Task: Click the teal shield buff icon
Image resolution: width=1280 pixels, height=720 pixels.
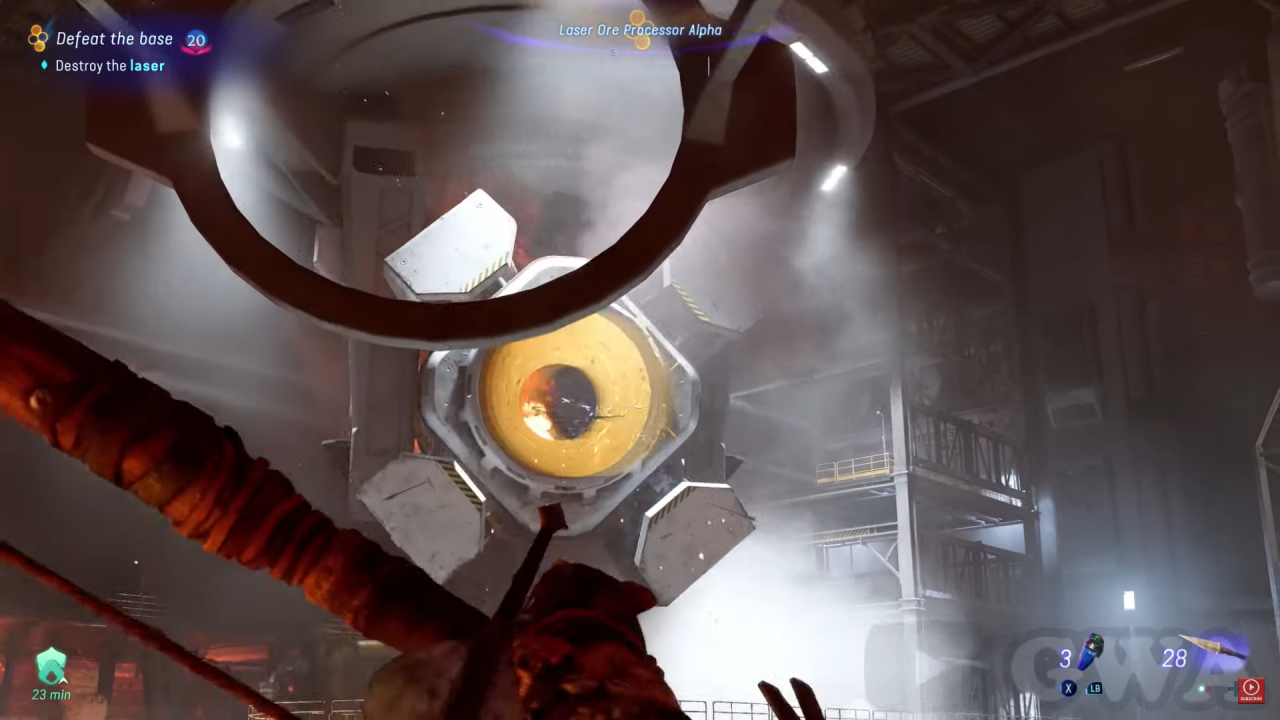Action: (51, 665)
